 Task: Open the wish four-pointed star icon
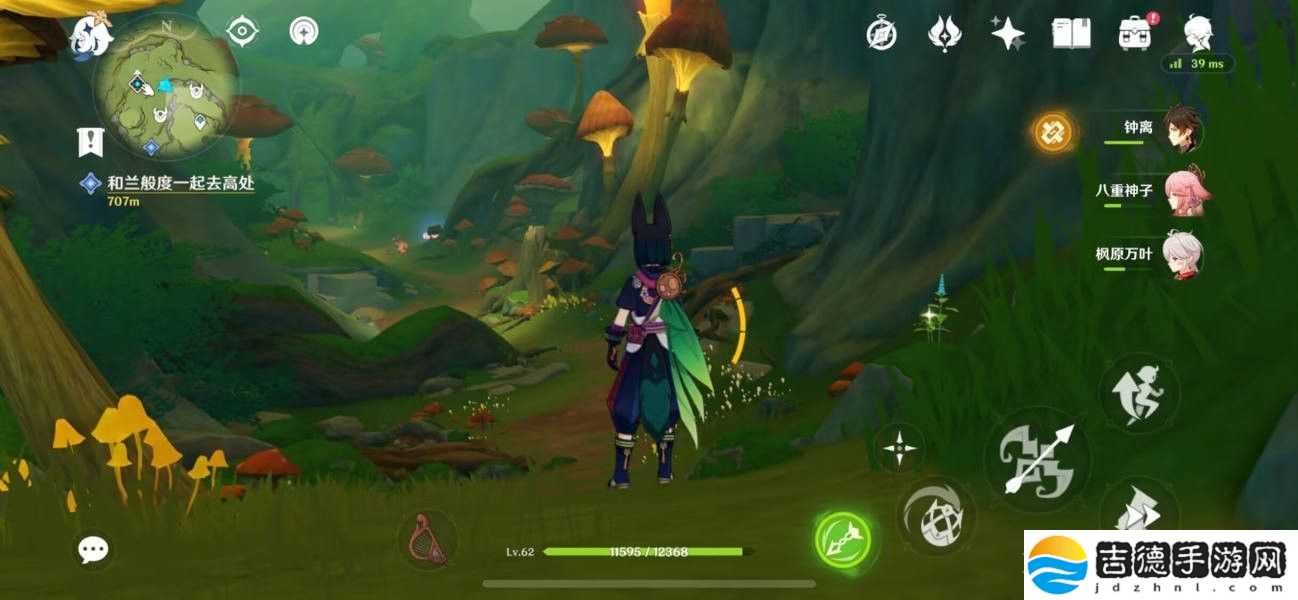(x=1007, y=34)
